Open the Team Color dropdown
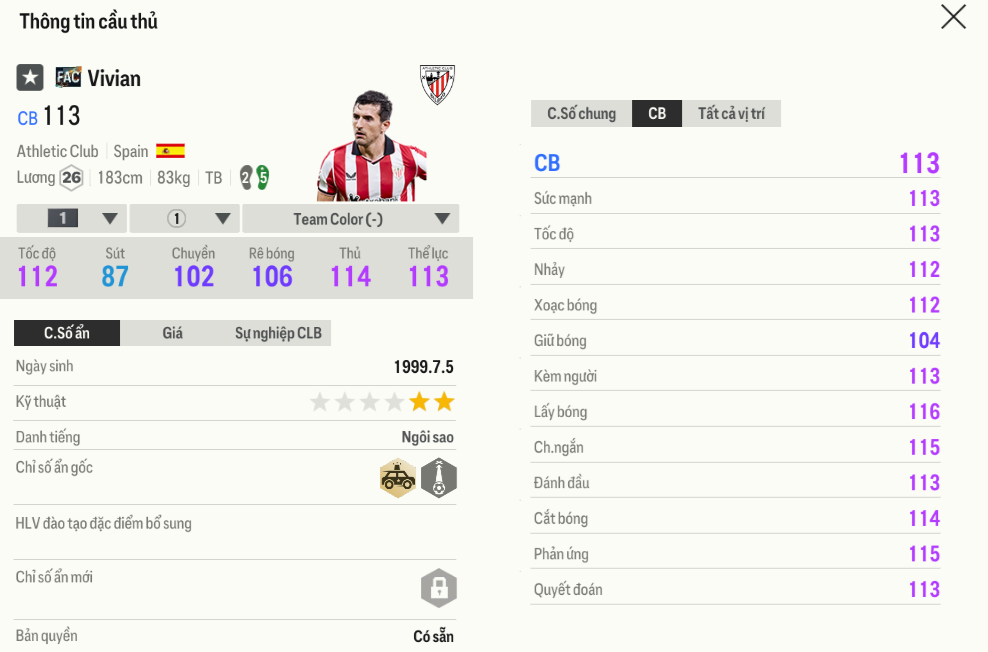988x652 pixels. (x=350, y=219)
